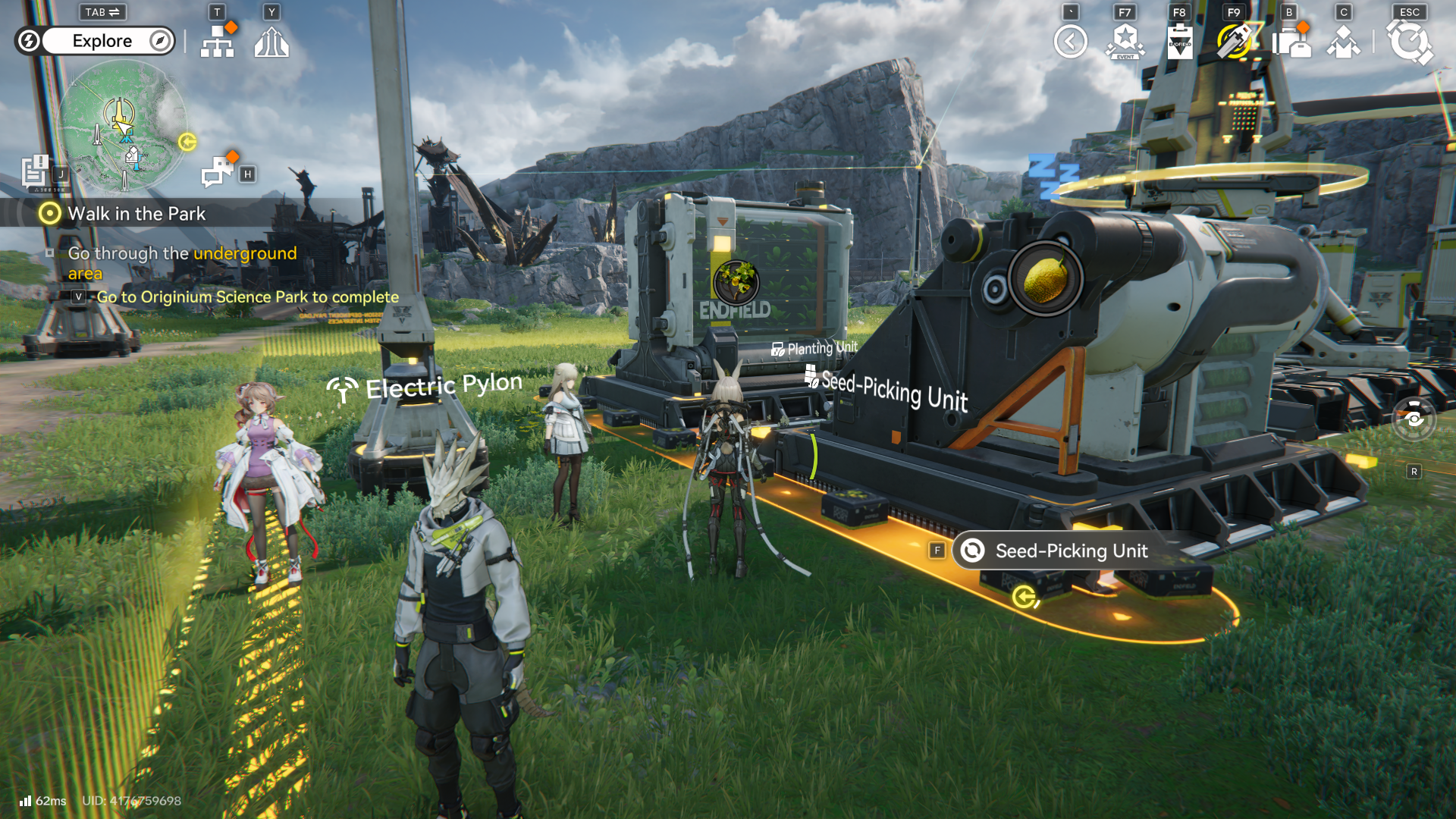Toggle the TAB switch above Explore mode

pyautogui.click(x=102, y=12)
